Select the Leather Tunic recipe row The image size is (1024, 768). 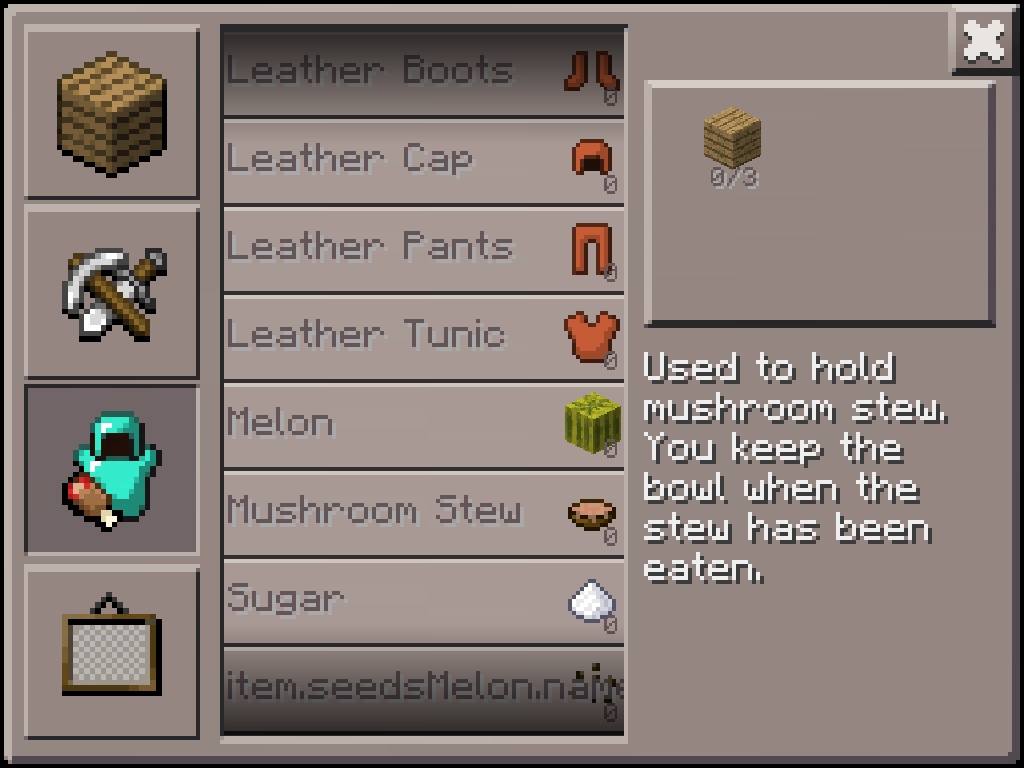(423, 336)
